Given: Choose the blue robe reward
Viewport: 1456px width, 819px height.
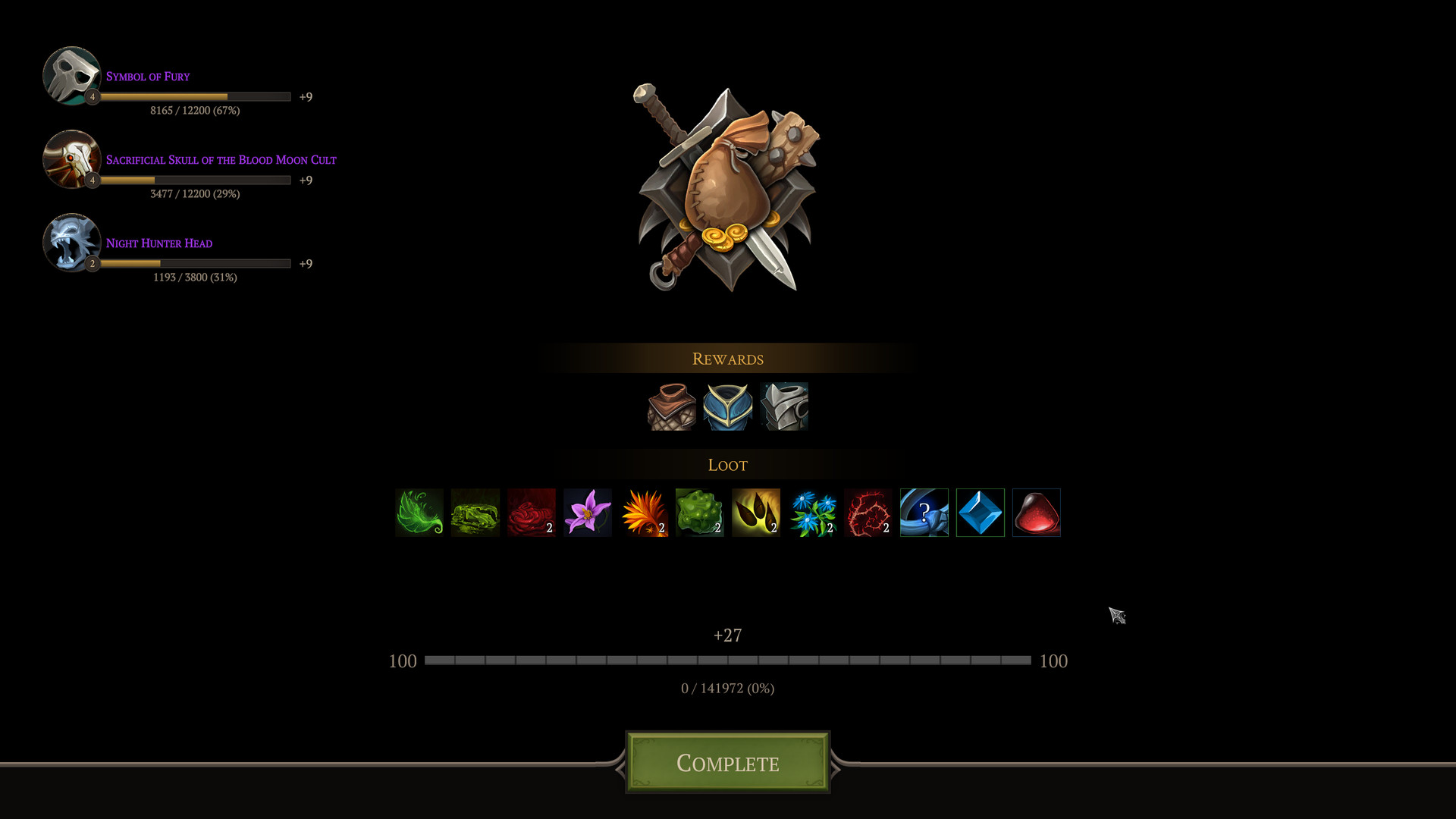Looking at the screenshot, I should (x=727, y=406).
